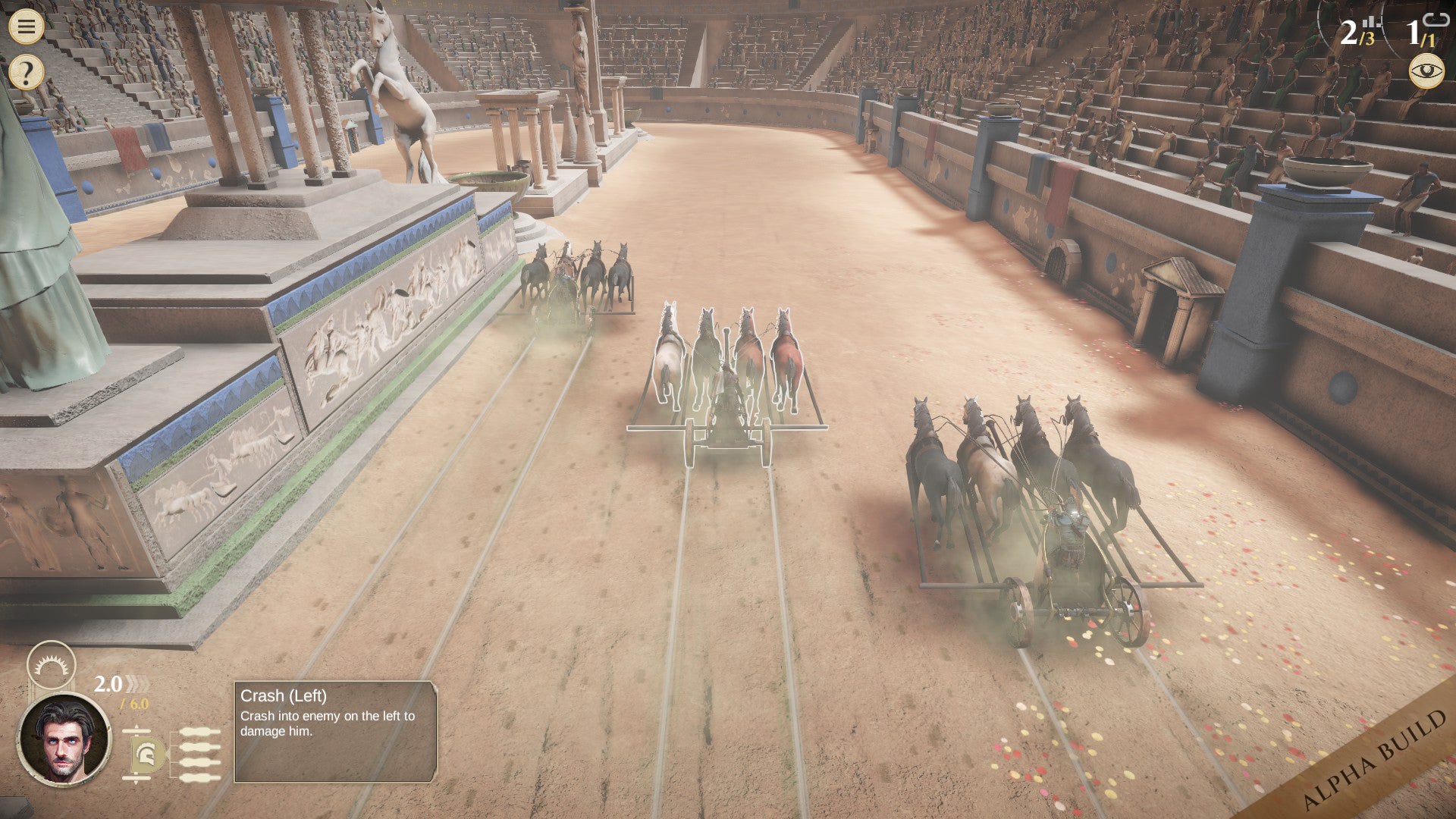Open the hamburger game menu
The height and width of the screenshot is (819, 1456).
(28, 27)
